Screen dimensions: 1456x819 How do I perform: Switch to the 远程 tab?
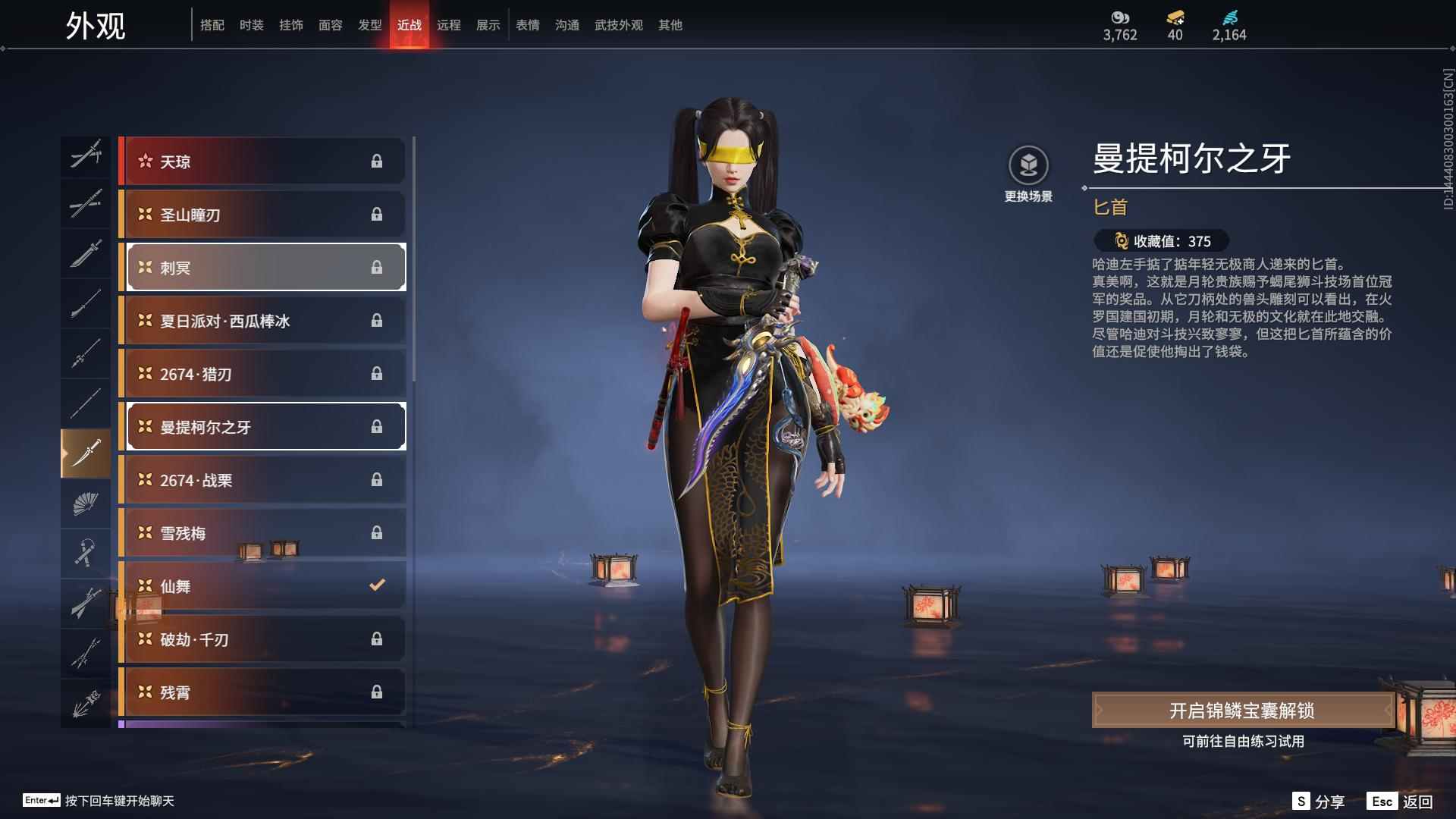449,25
